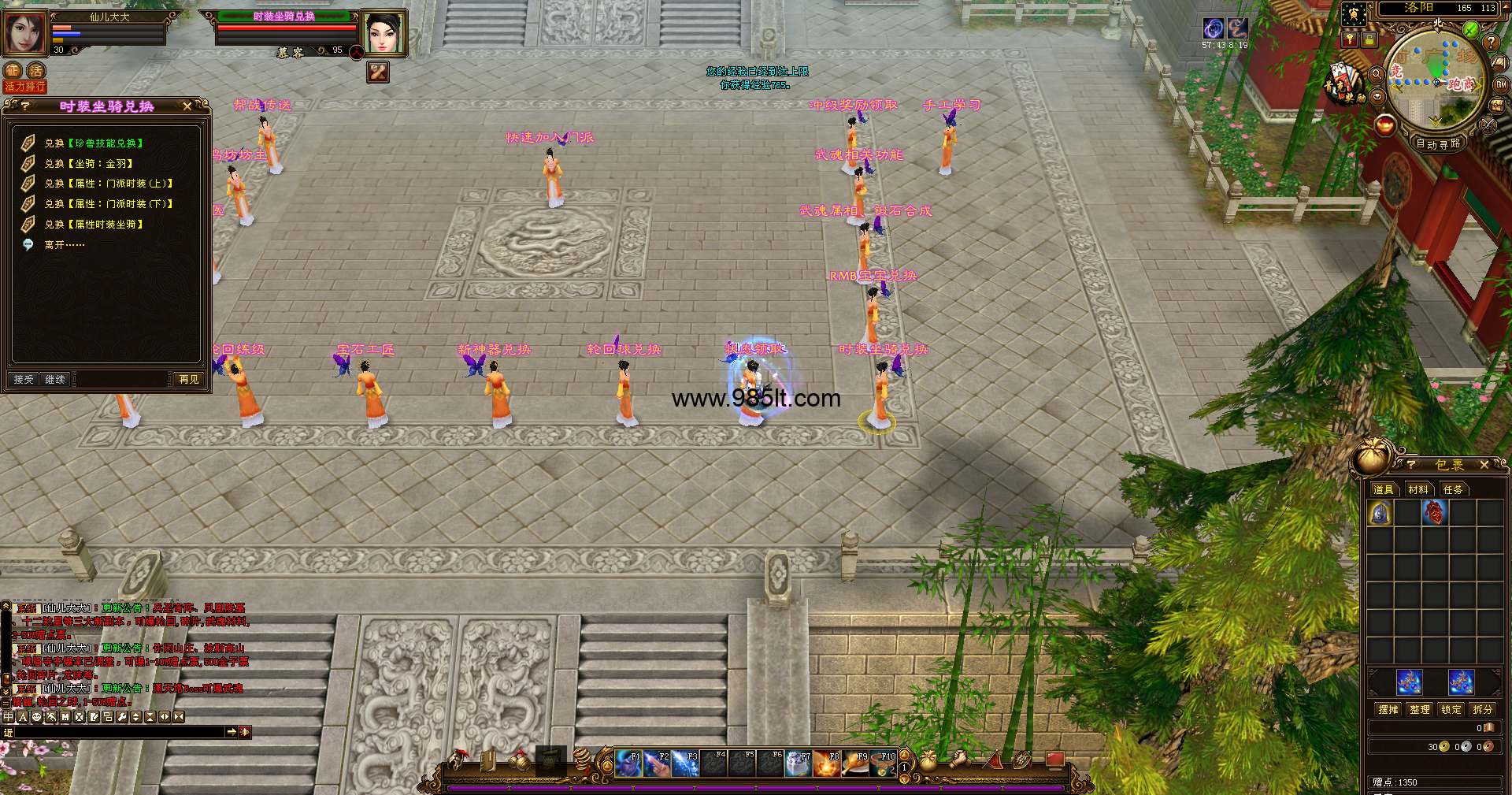Image resolution: width=1512 pixels, height=795 pixels.
Task: Click the 活力排行 ranking button
Action: pos(24,87)
